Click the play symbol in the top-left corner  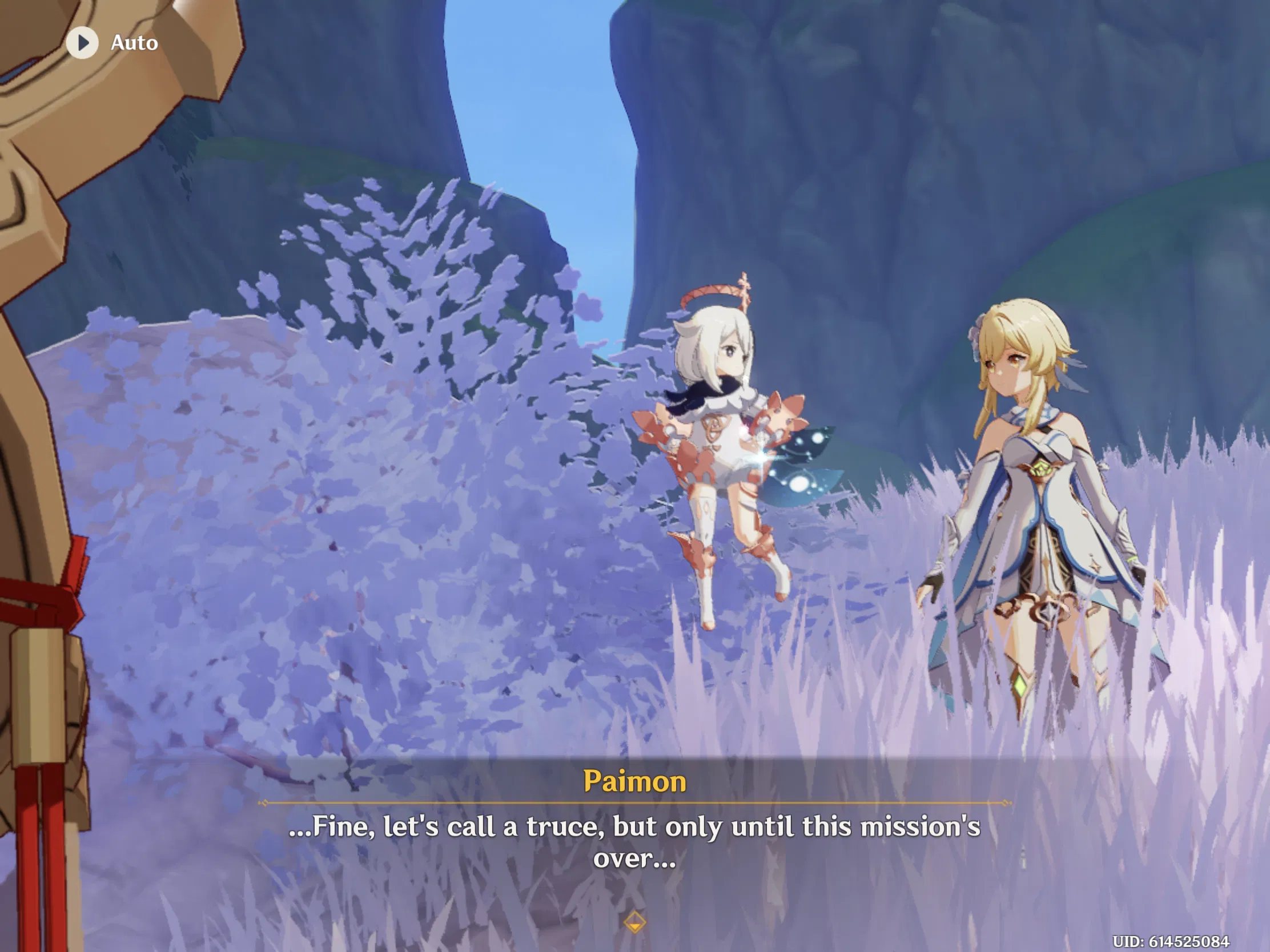pos(83,42)
